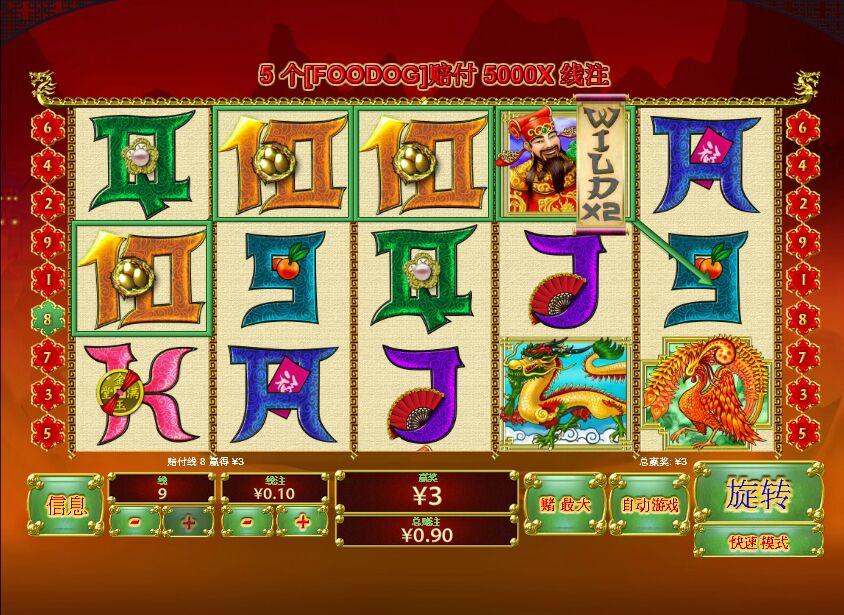
Task: Raise the line bet (线注) amount
Action: click(x=301, y=521)
